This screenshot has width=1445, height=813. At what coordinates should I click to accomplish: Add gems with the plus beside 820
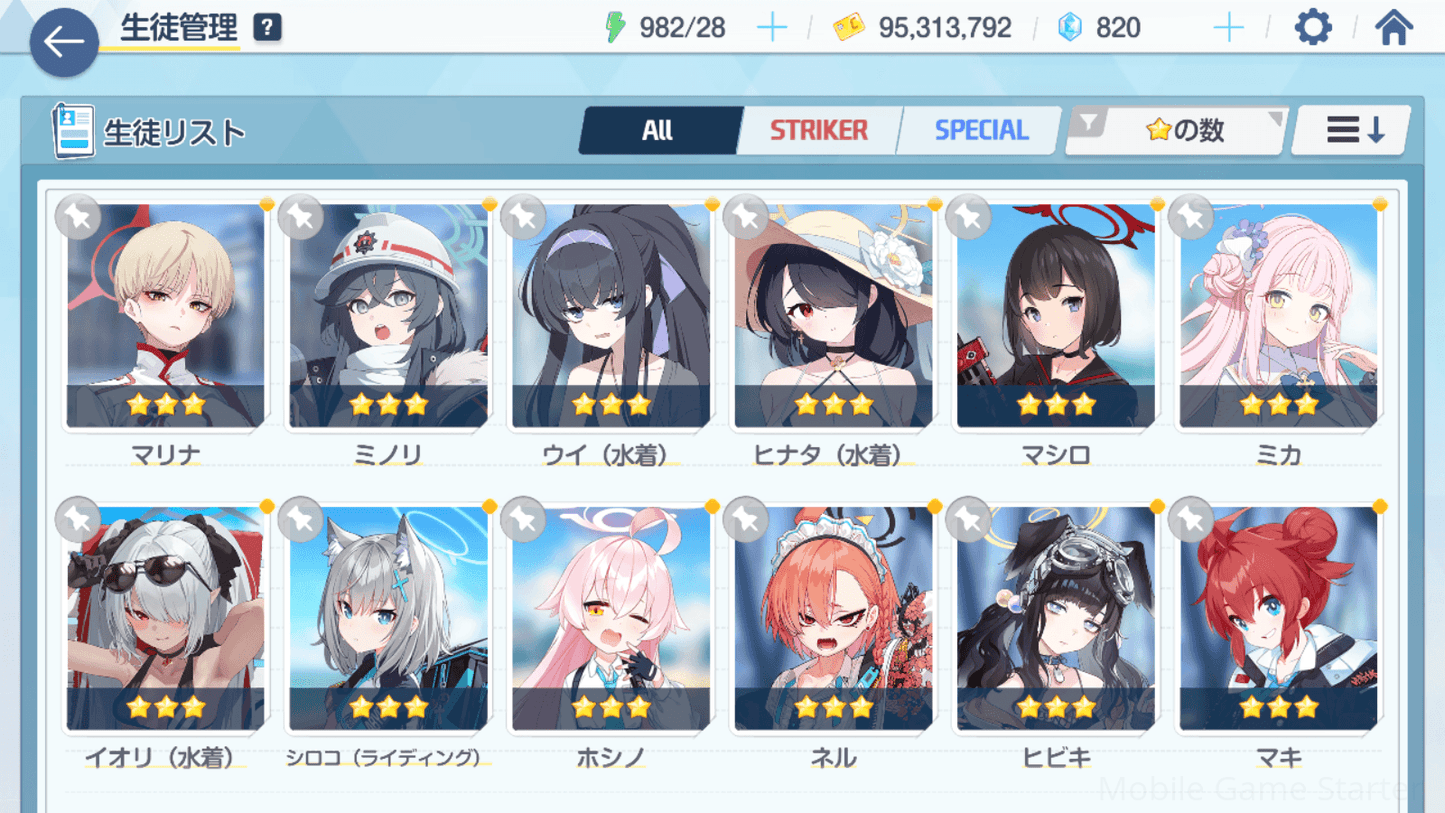pyautogui.click(x=1227, y=27)
